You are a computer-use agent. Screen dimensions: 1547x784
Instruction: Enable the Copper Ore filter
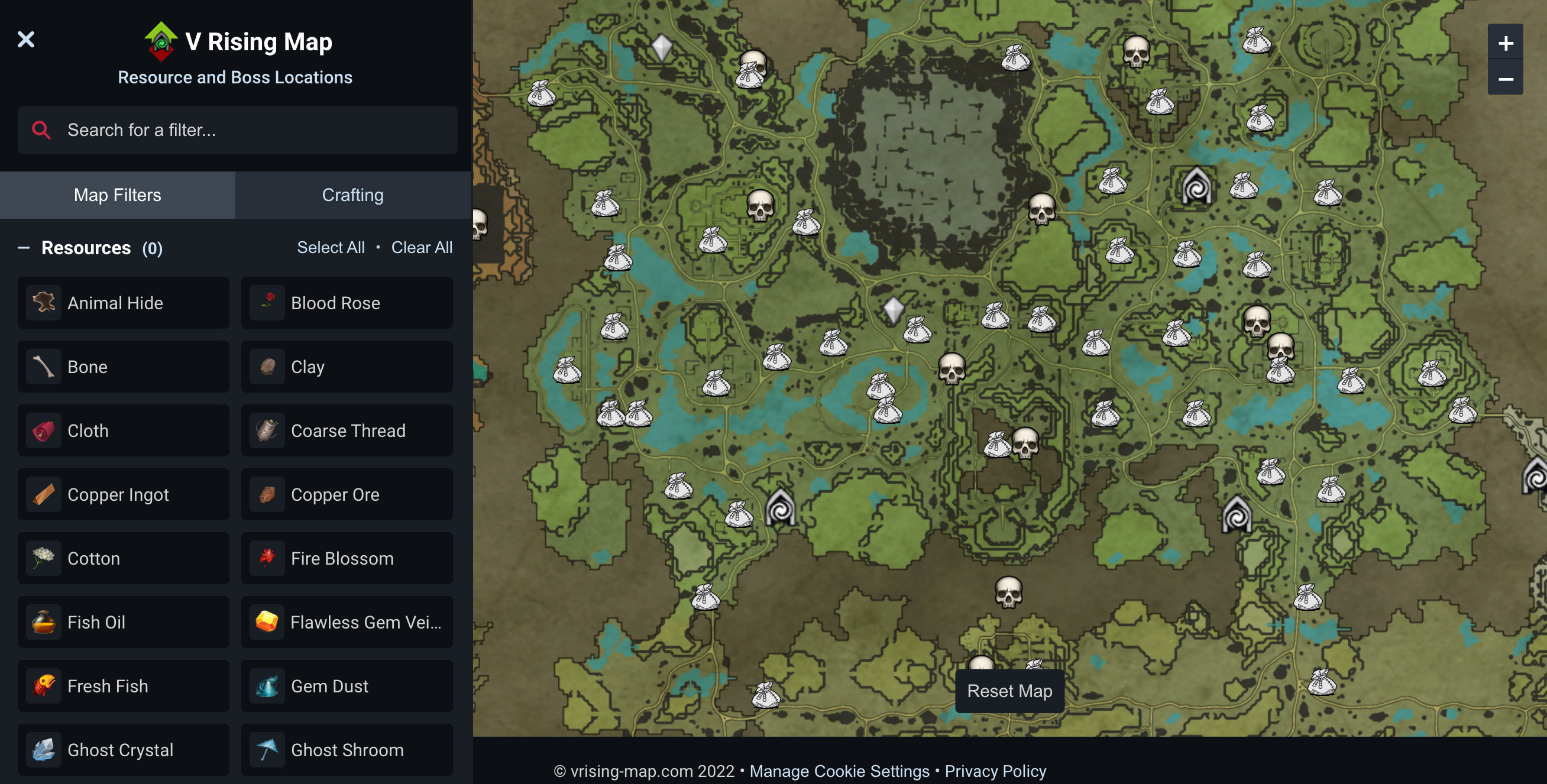coord(347,495)
